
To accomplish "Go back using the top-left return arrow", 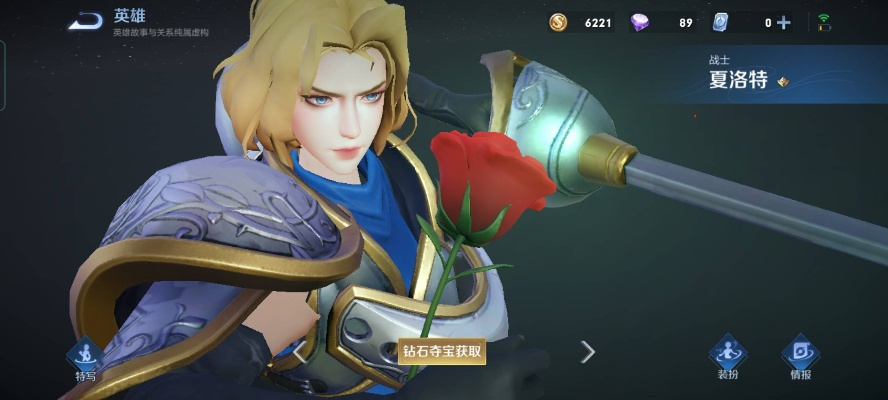I will (x=87, y=22).
